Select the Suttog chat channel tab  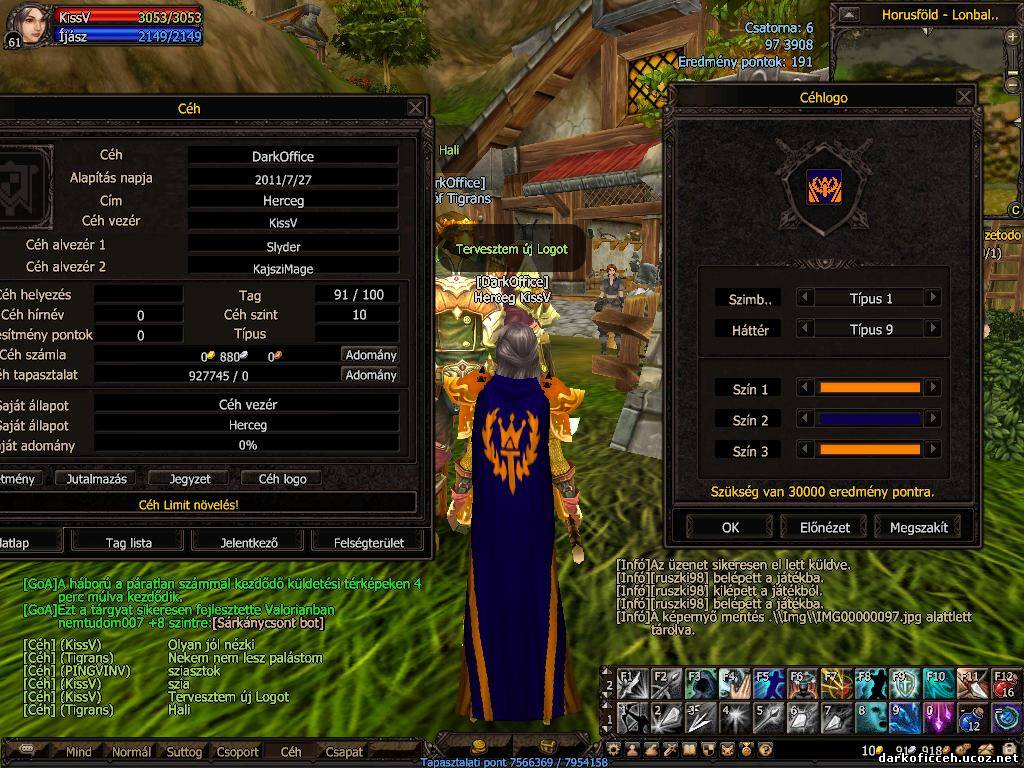coord(184,752)
